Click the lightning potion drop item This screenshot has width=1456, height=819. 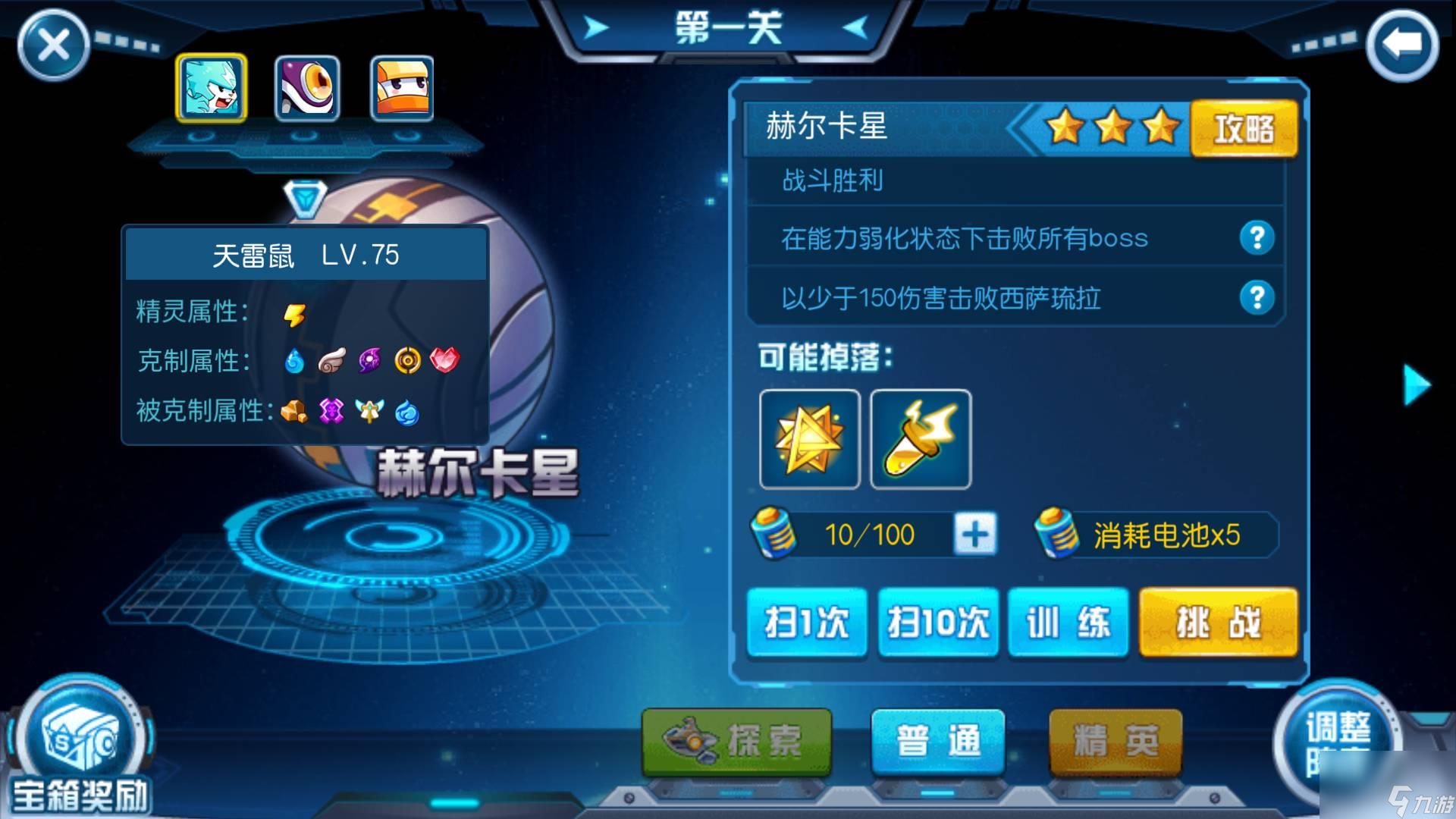pyautogui.click(x=920, y=440)
